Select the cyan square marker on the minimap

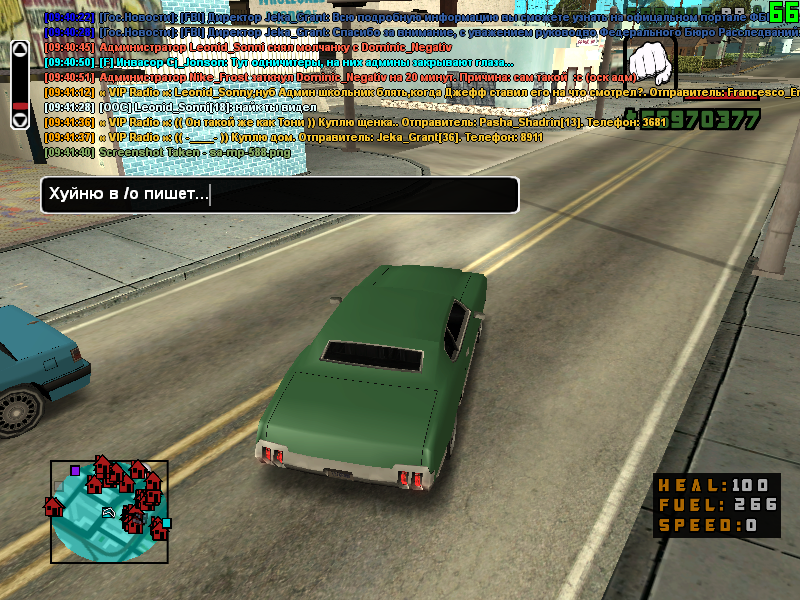pos(166,523)
